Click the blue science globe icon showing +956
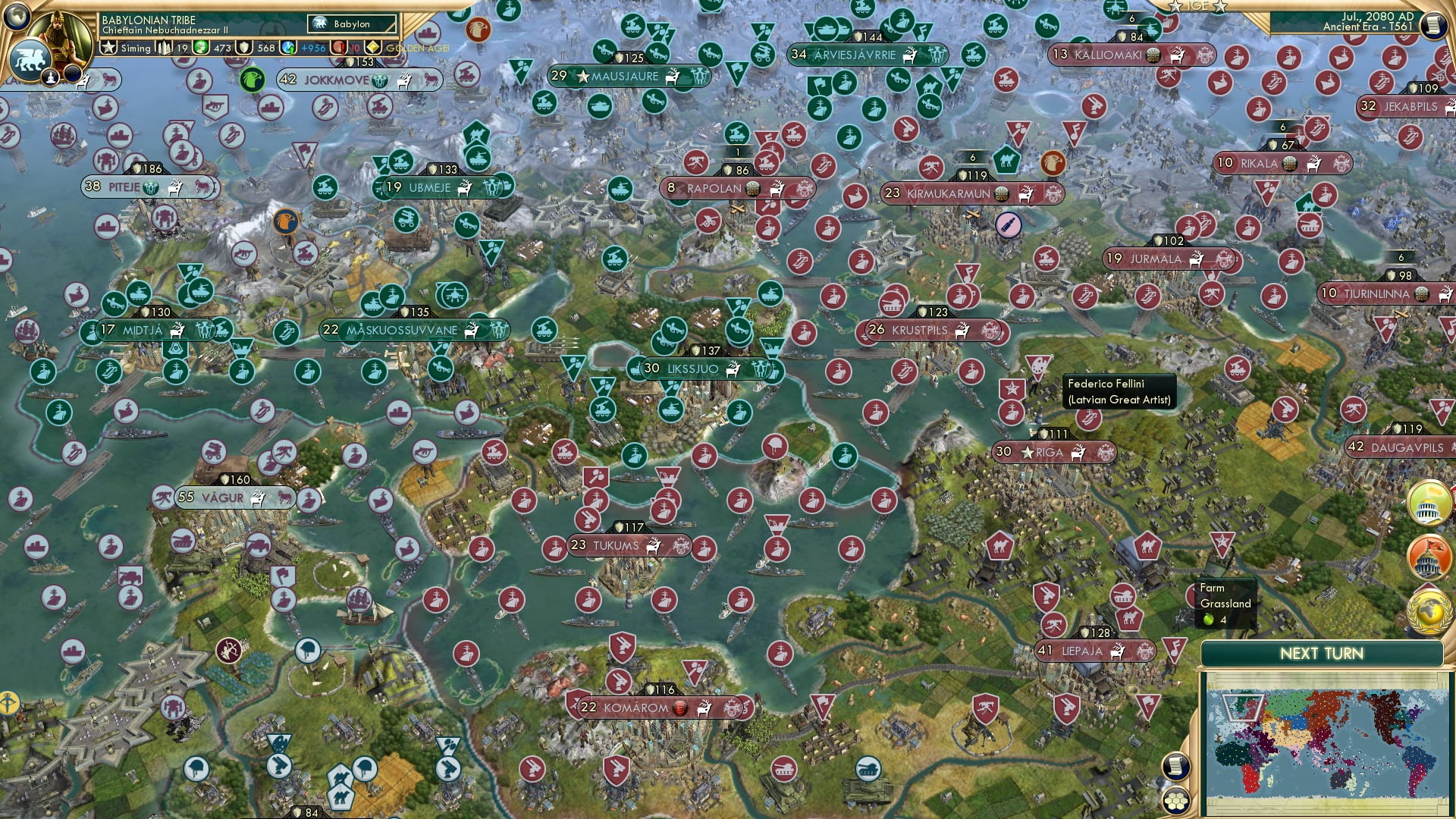1456x819 pixels. click(288, 47)
